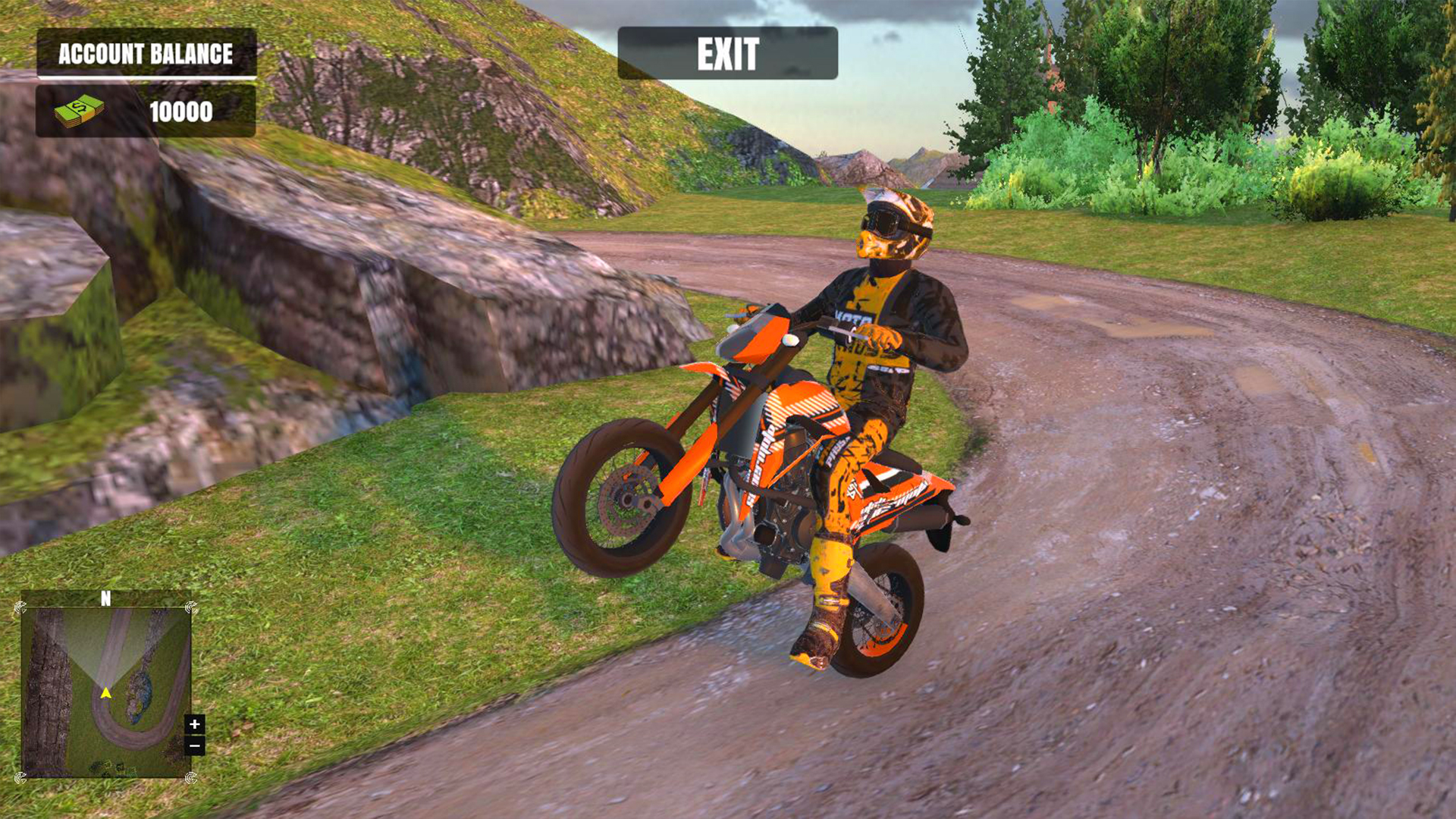
Task: Click the 10000 balance amount
Action: 180,111
